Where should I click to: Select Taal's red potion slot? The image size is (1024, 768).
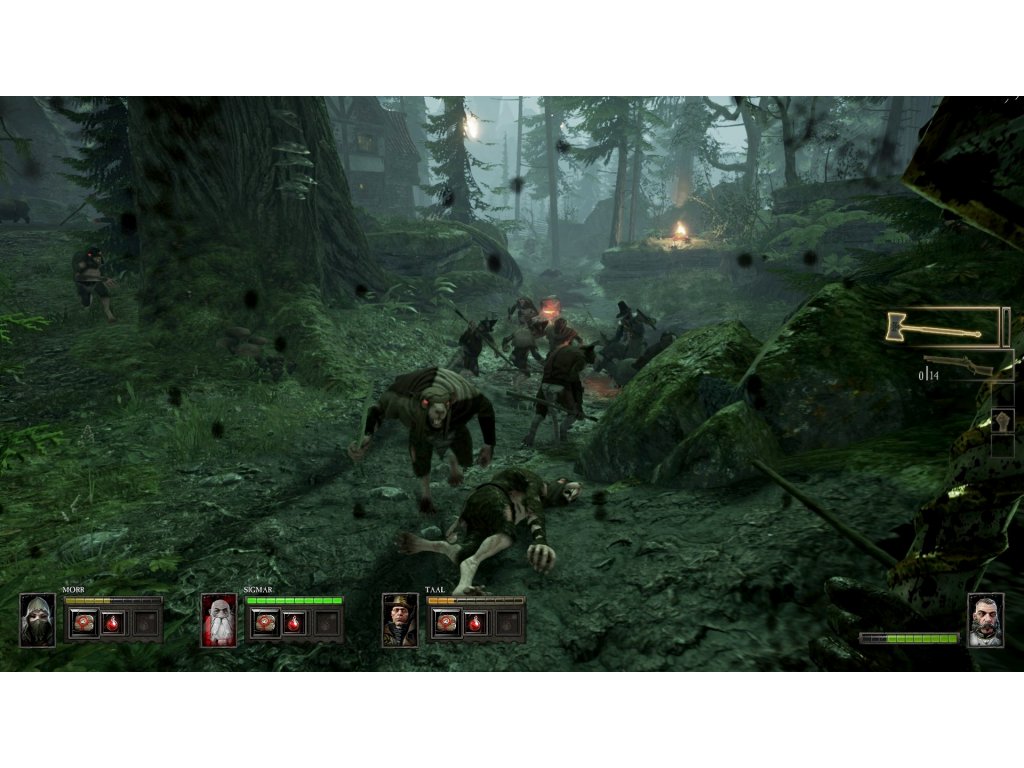tap(476, 623)
